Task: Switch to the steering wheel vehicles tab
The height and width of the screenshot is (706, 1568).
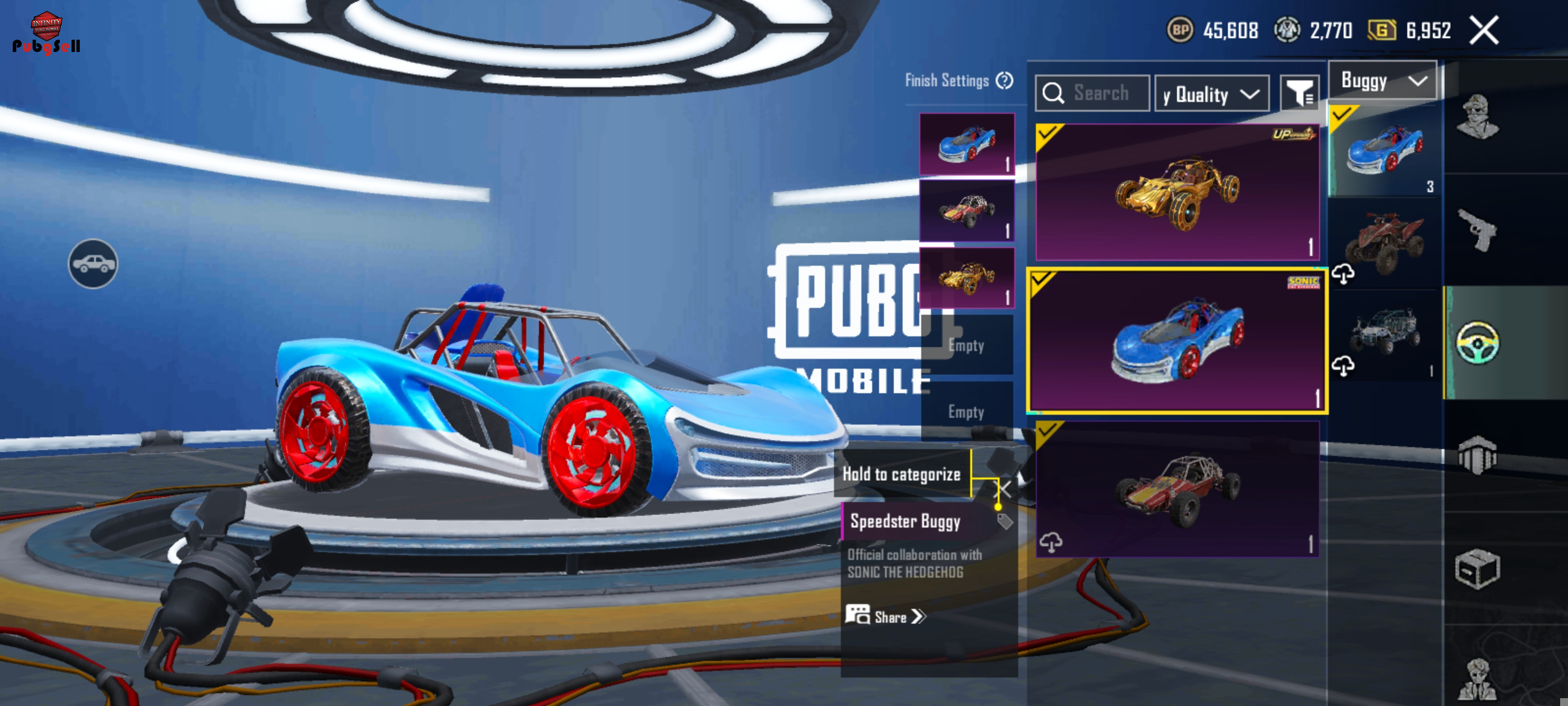Action: [1477, 343]
